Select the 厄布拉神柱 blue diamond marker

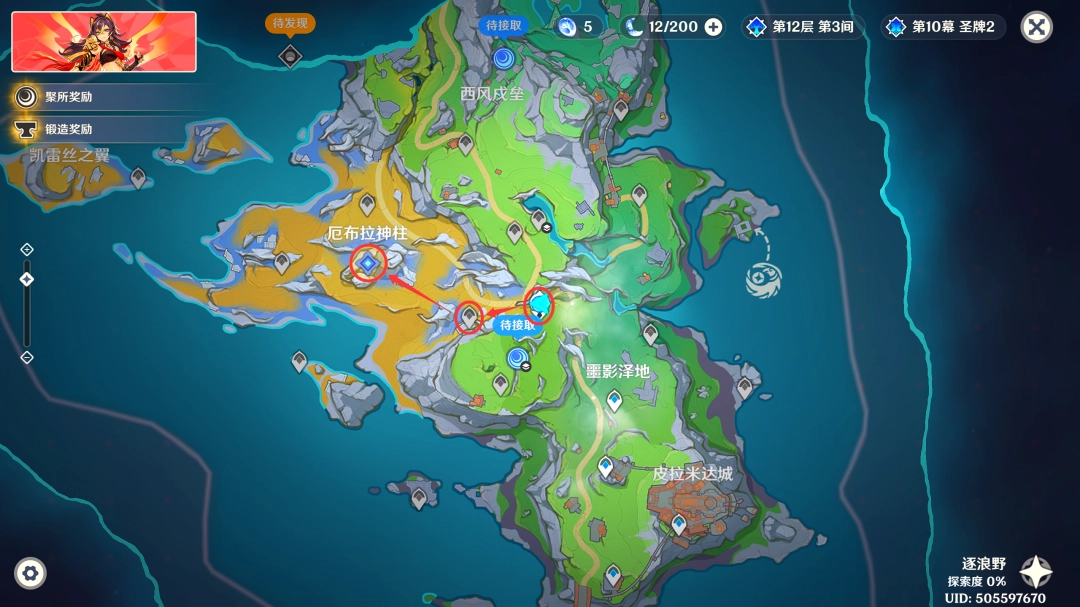369,263
